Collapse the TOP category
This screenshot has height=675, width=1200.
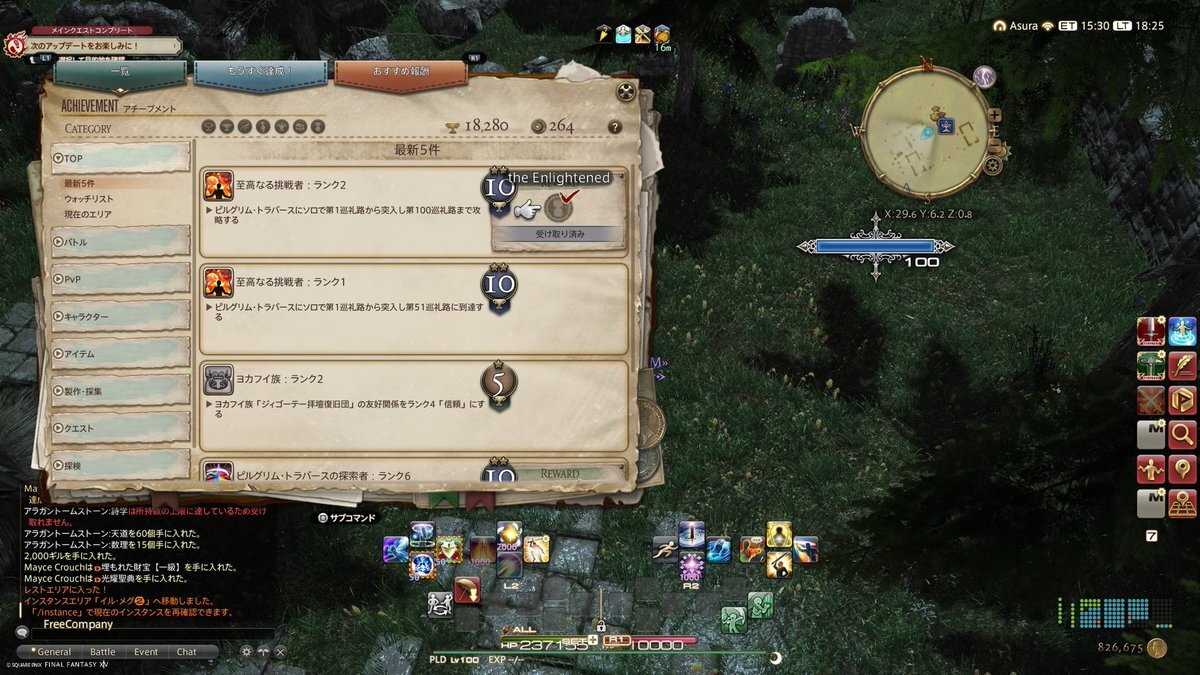[120, 158]
